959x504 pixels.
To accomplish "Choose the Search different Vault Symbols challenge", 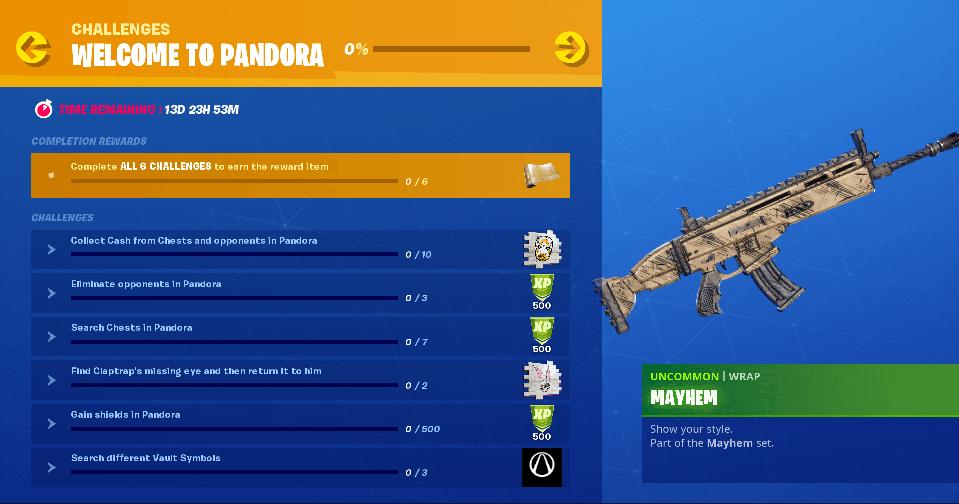I will tap(280, 466).
